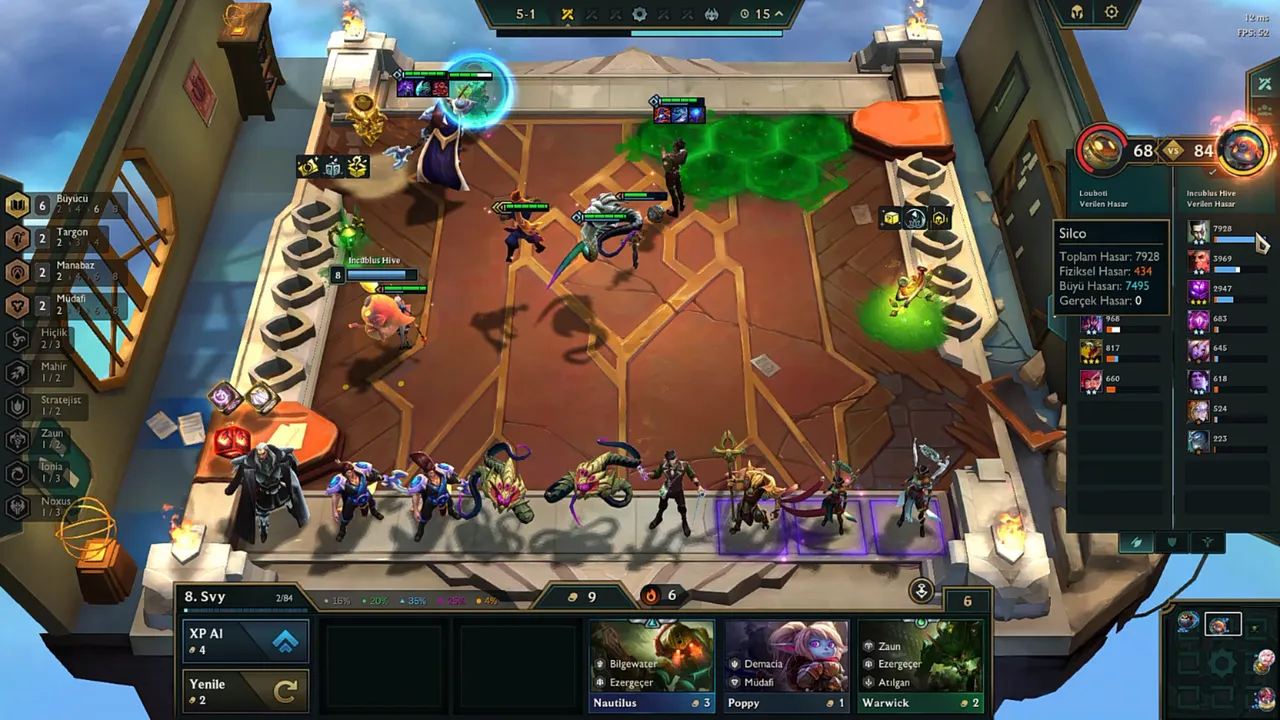Toggle the crossed-swords combat panel button
Image resolution: width=1280 pixels, height=720 pixels.
tap(1265, 85)
